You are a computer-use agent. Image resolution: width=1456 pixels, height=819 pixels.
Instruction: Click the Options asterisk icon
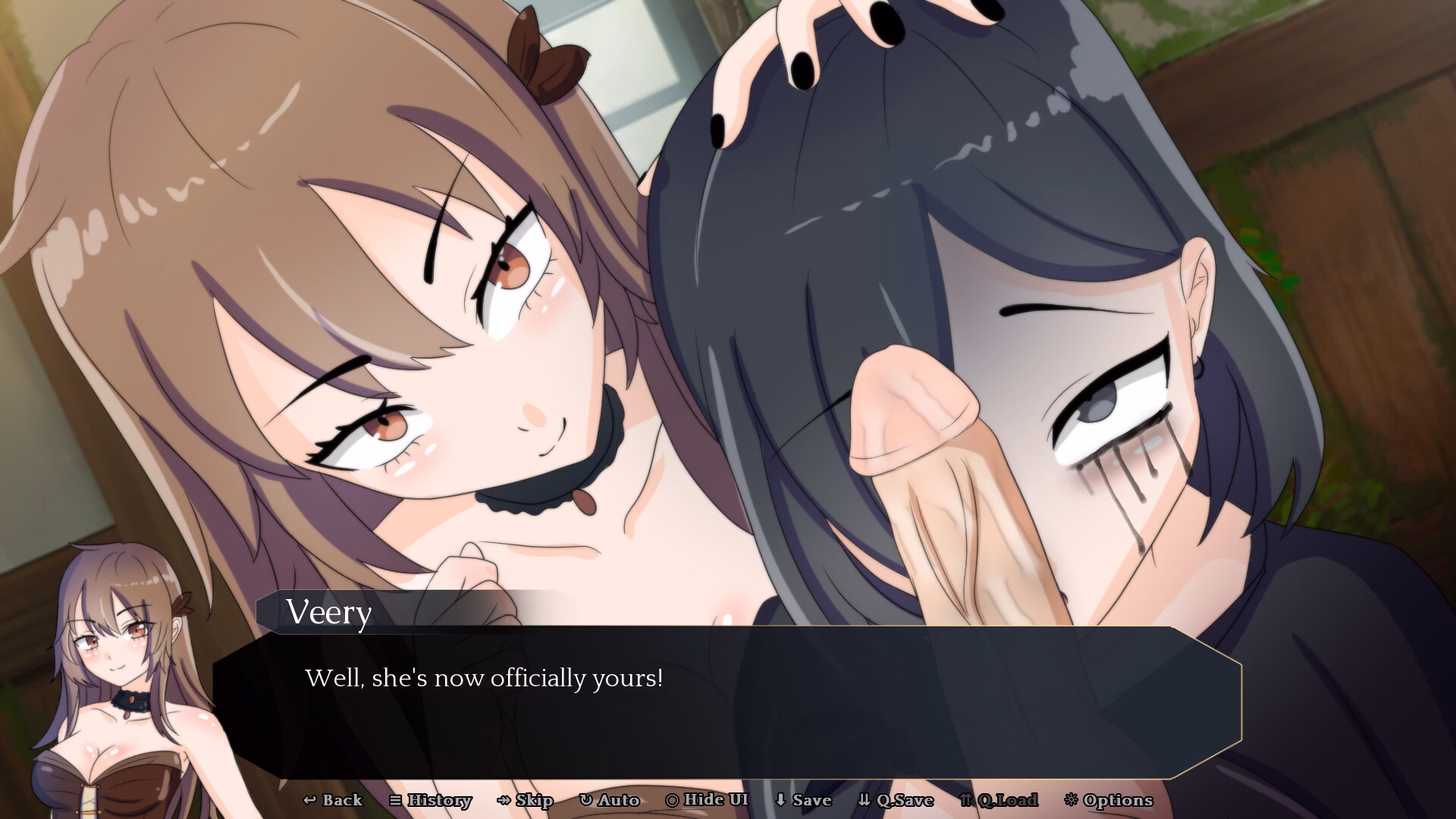point(1072,800)
